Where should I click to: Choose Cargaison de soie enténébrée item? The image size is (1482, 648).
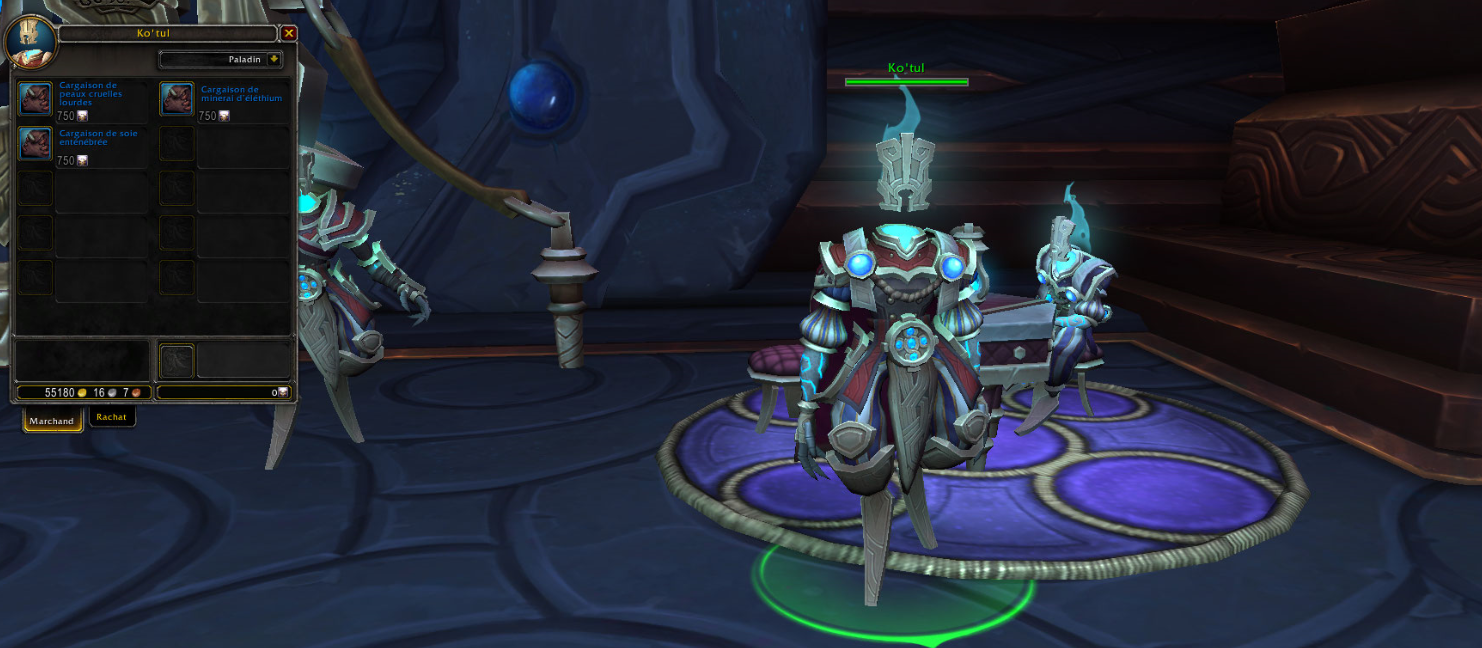point(36,143)
